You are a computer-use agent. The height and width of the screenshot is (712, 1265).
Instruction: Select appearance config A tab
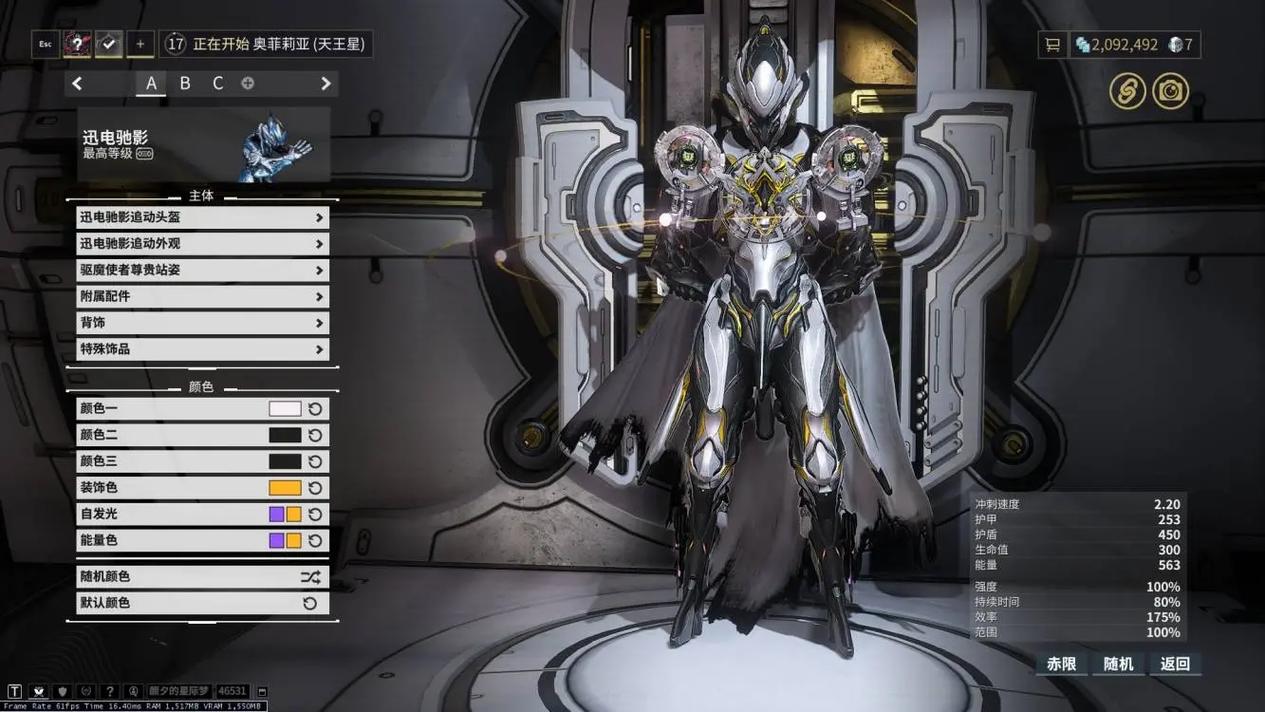(x=151, y=84)
